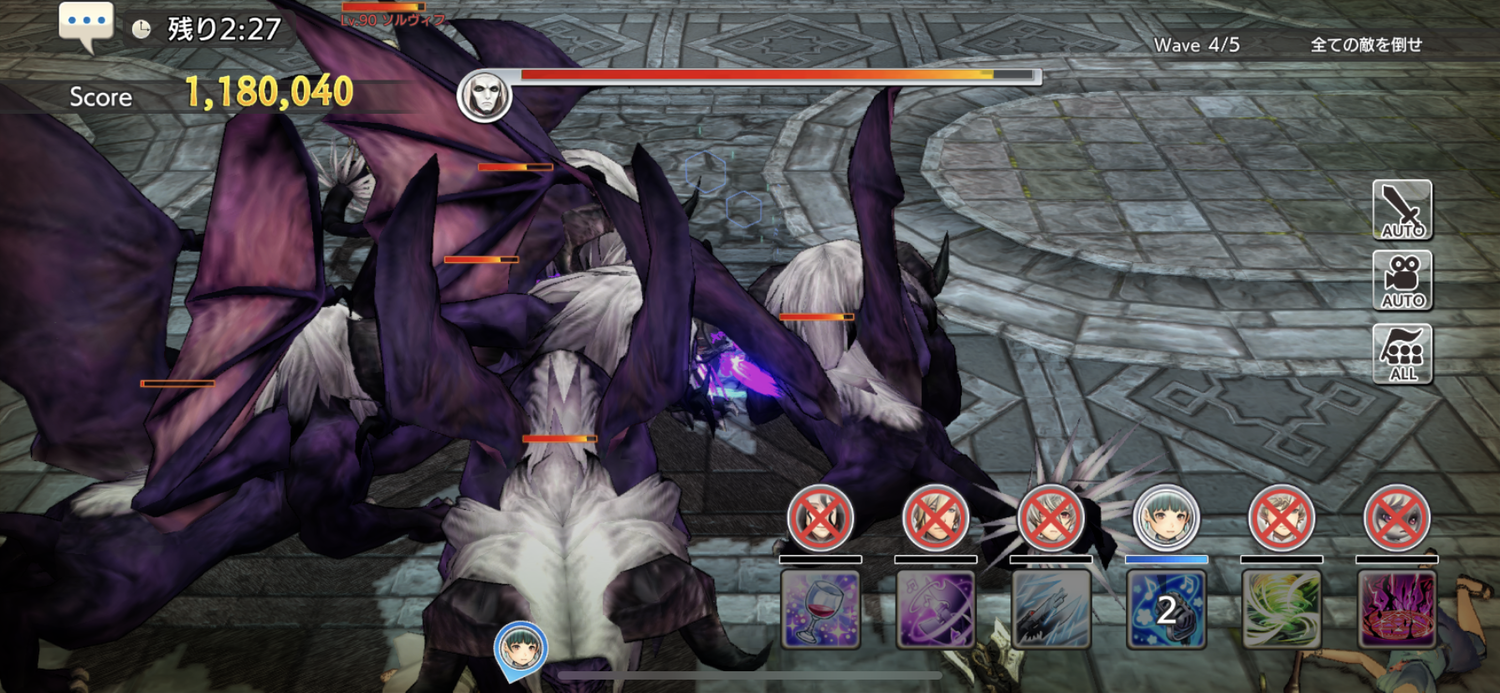Select the surviving green-haired character portrait
Viewport: 1500px width, 693px height.
(x=1166, y=518)
